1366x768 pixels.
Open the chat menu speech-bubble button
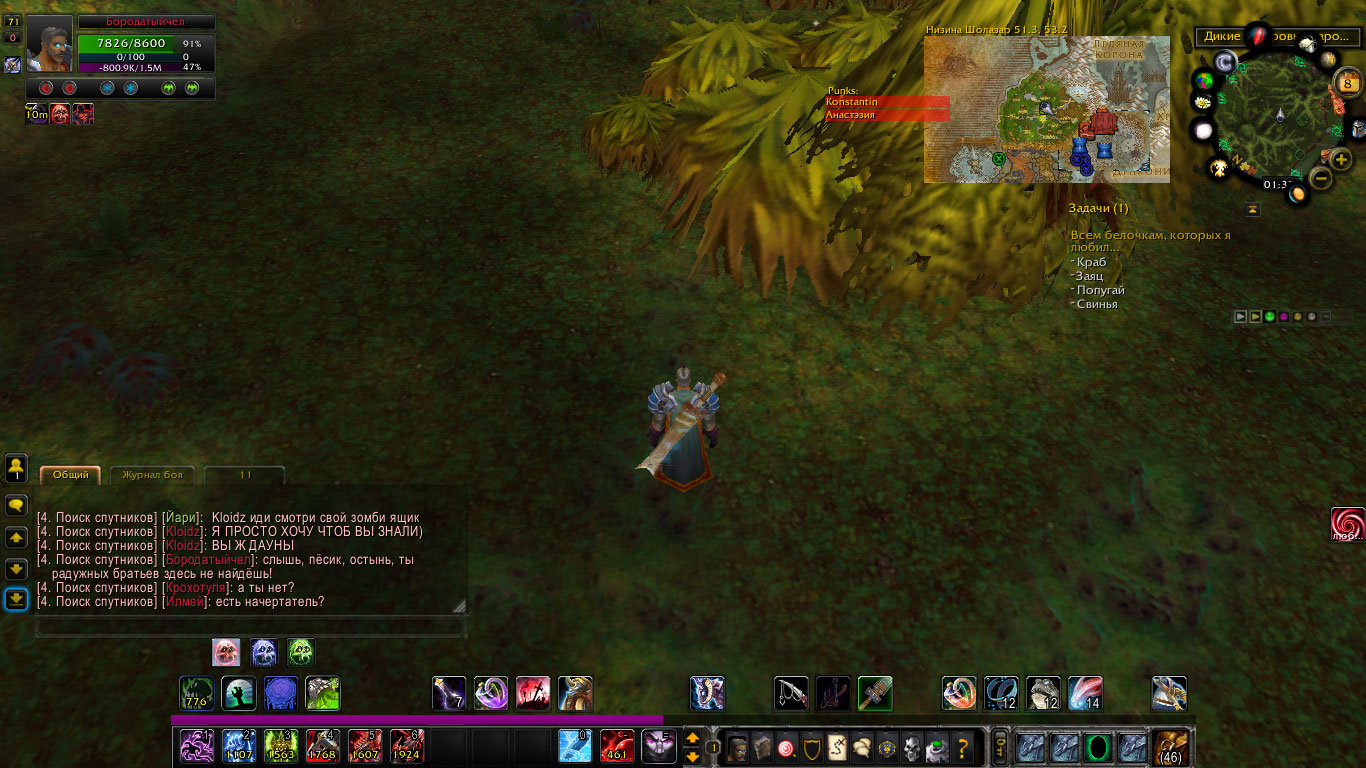(x=16, y=505)
